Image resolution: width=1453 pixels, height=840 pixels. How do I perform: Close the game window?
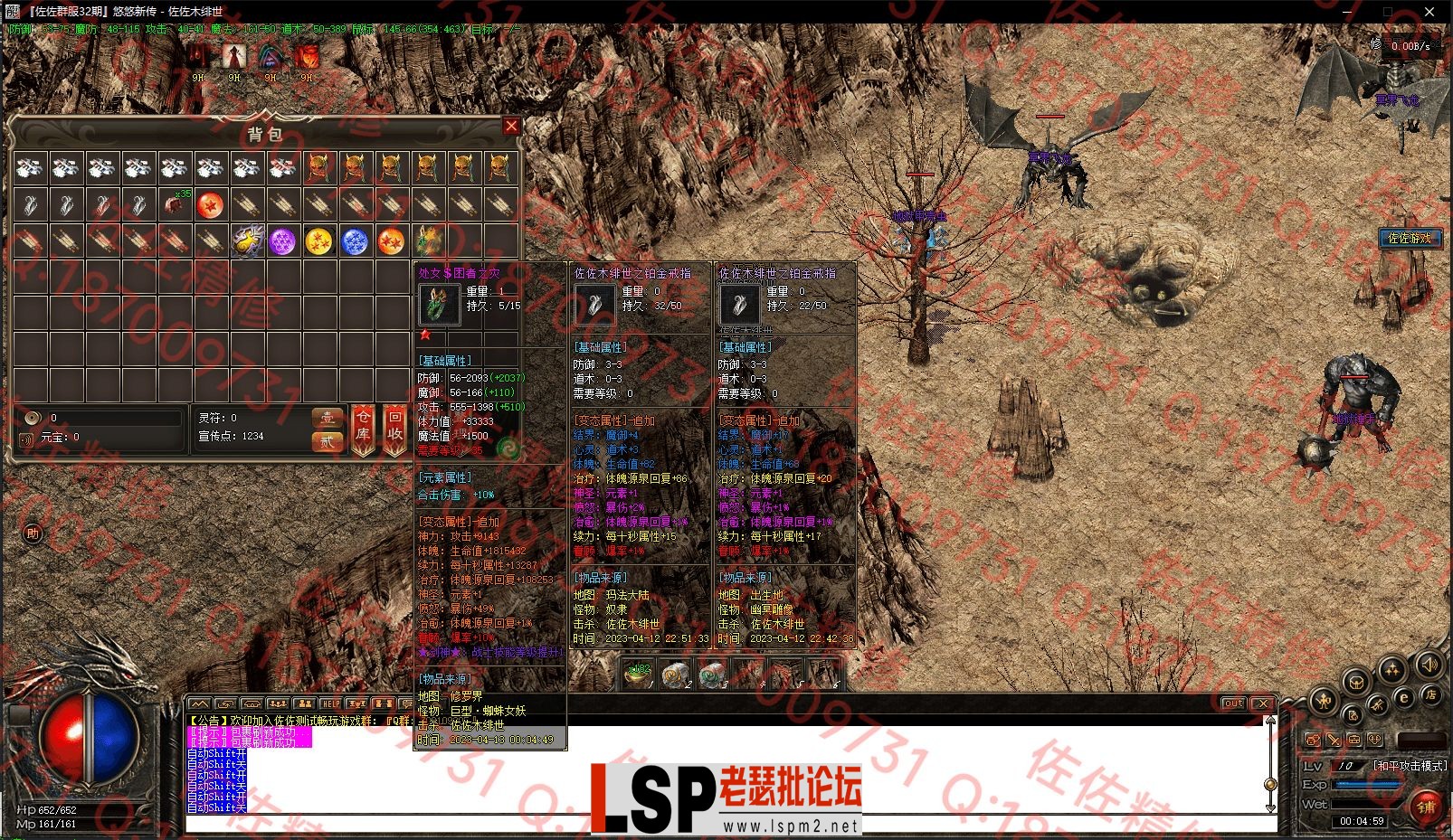tap(1429, 12)
